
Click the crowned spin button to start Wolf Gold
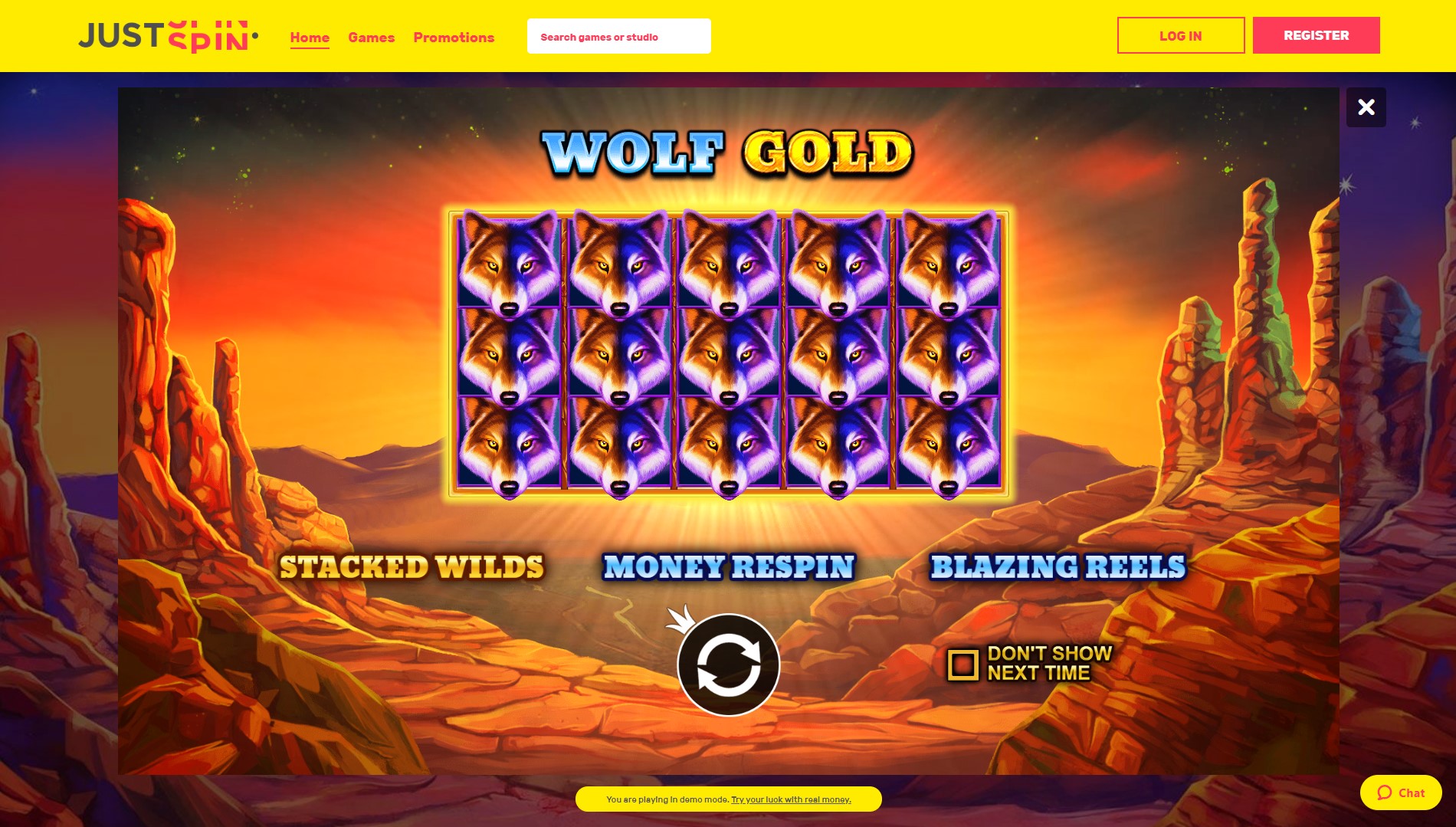click(x=728, y=665)
